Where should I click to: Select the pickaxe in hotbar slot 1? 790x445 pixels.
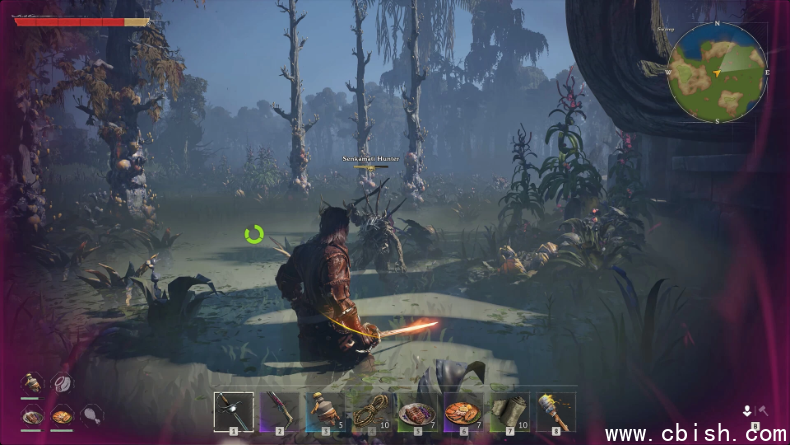[233, 411]
